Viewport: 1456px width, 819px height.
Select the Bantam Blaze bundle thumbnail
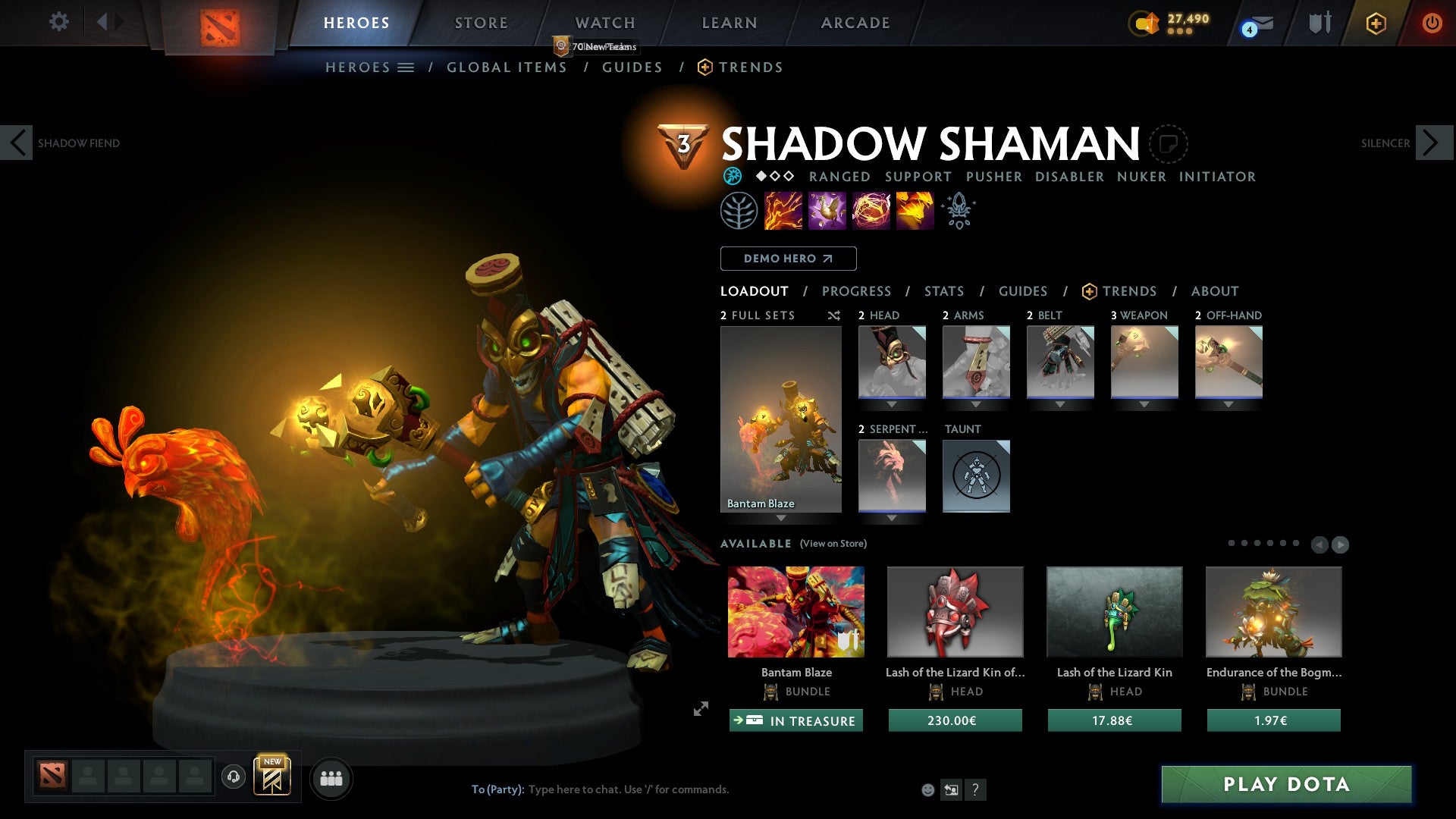(795, 611)
